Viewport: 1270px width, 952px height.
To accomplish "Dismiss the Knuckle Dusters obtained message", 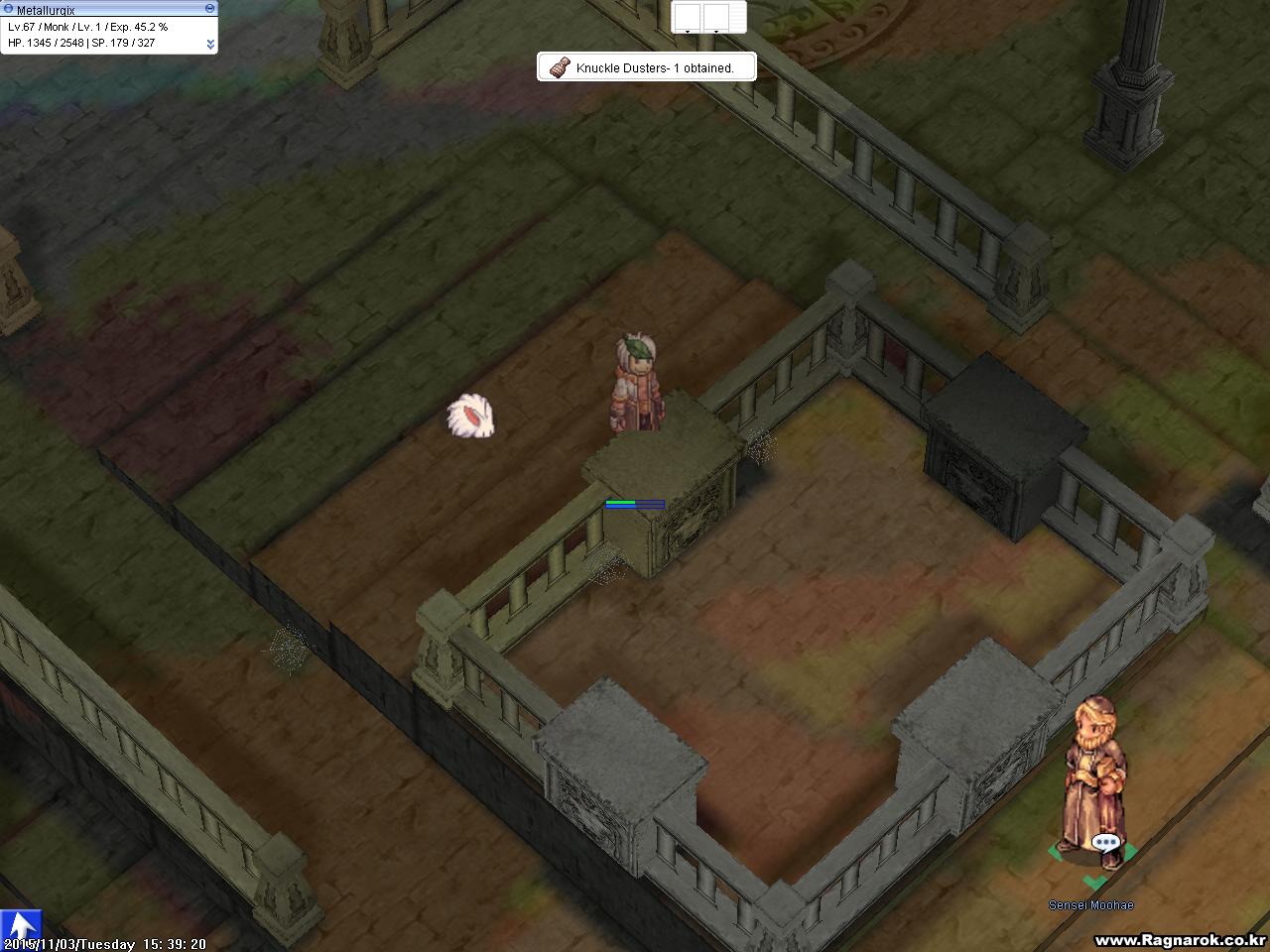I will pos(645,66).
